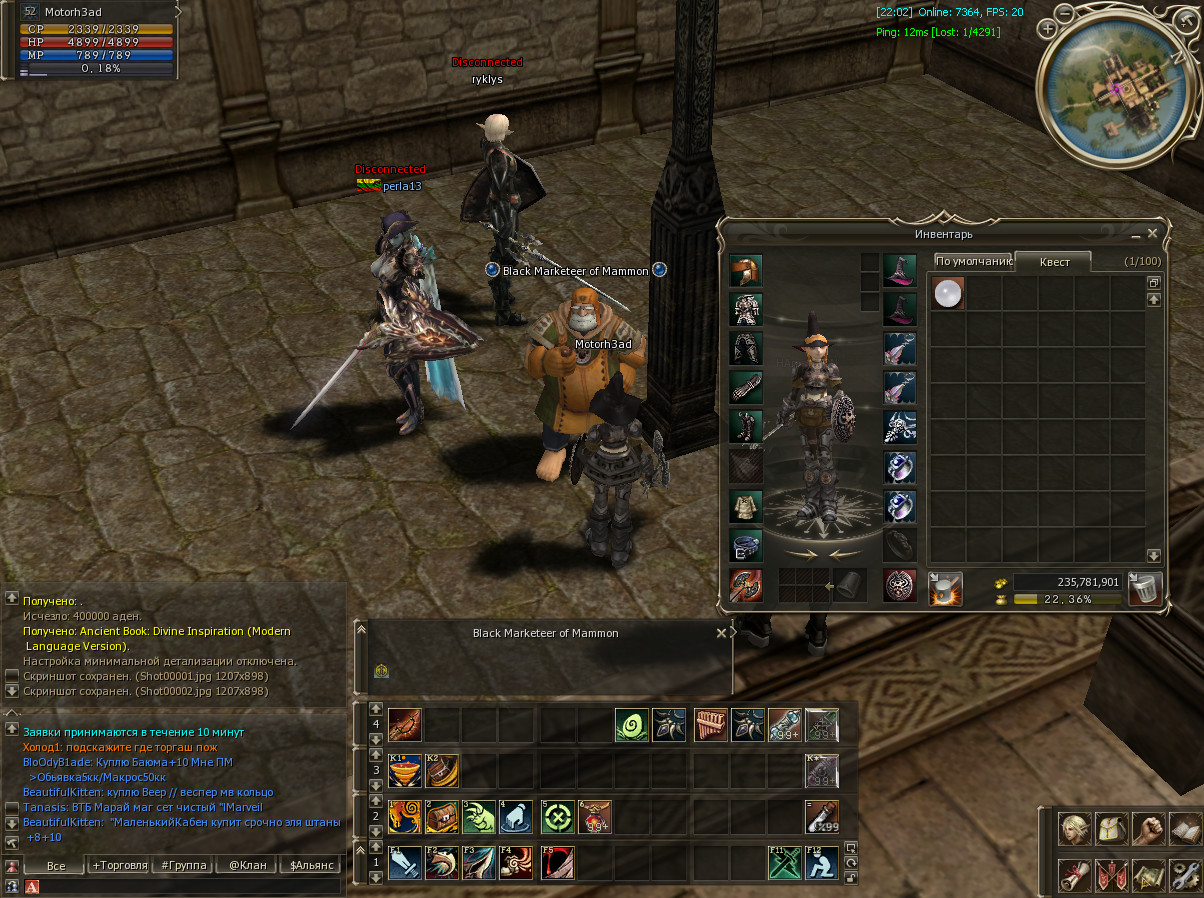Select the equipped helmet slot
1204x898 pixels.
tap(746, 271)
